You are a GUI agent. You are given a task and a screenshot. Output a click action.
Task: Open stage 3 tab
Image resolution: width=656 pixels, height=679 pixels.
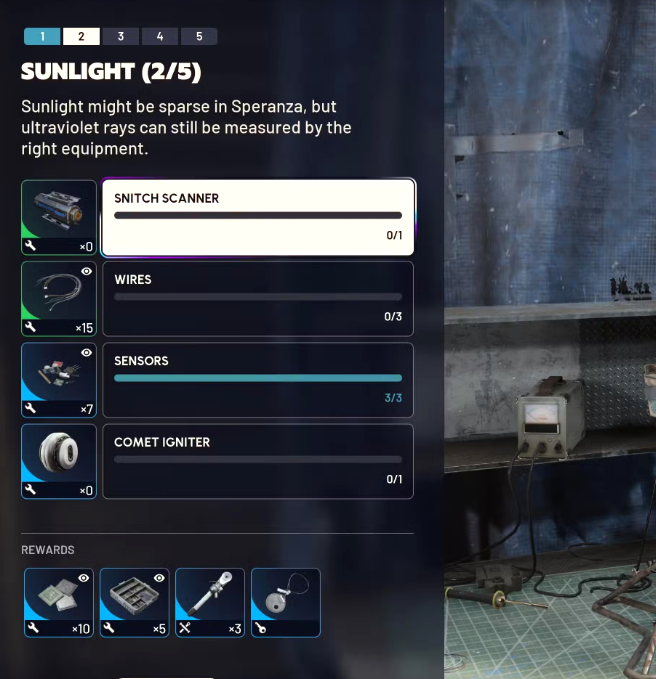(x=120, y=37)
